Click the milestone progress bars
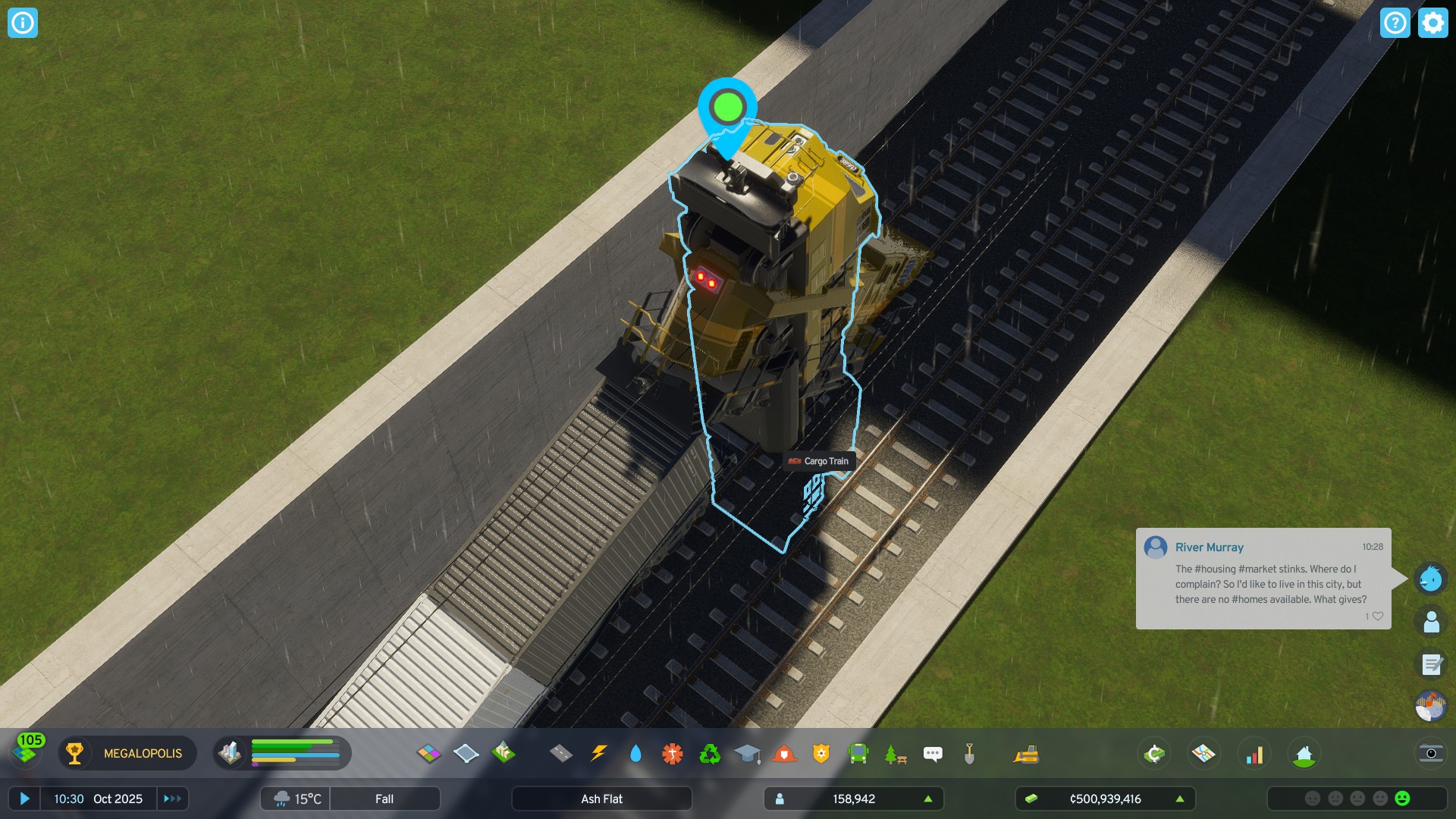The height and width of the screenshot is (819, 1456). (296, 753)
